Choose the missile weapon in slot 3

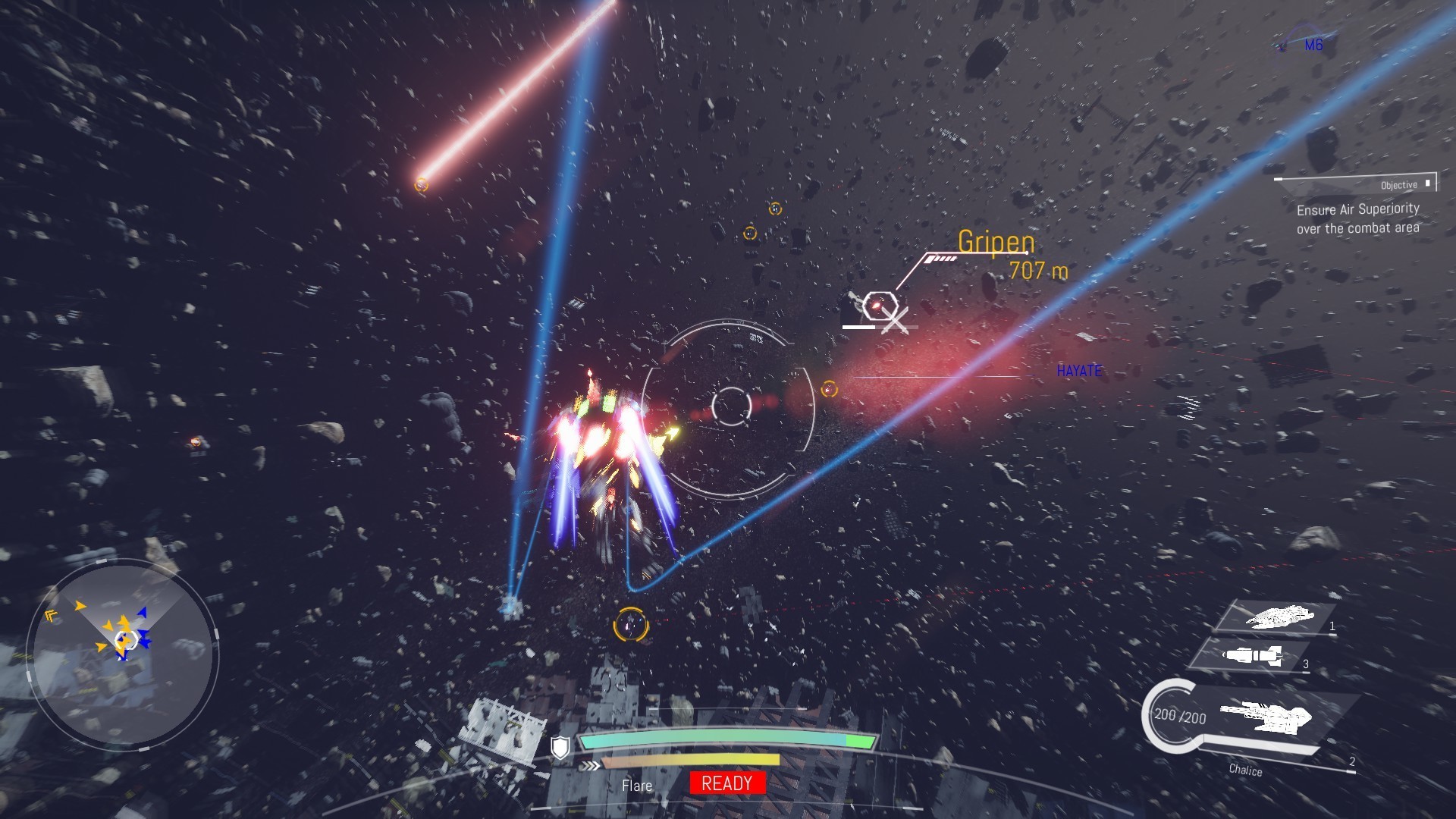coord(1253,656)
